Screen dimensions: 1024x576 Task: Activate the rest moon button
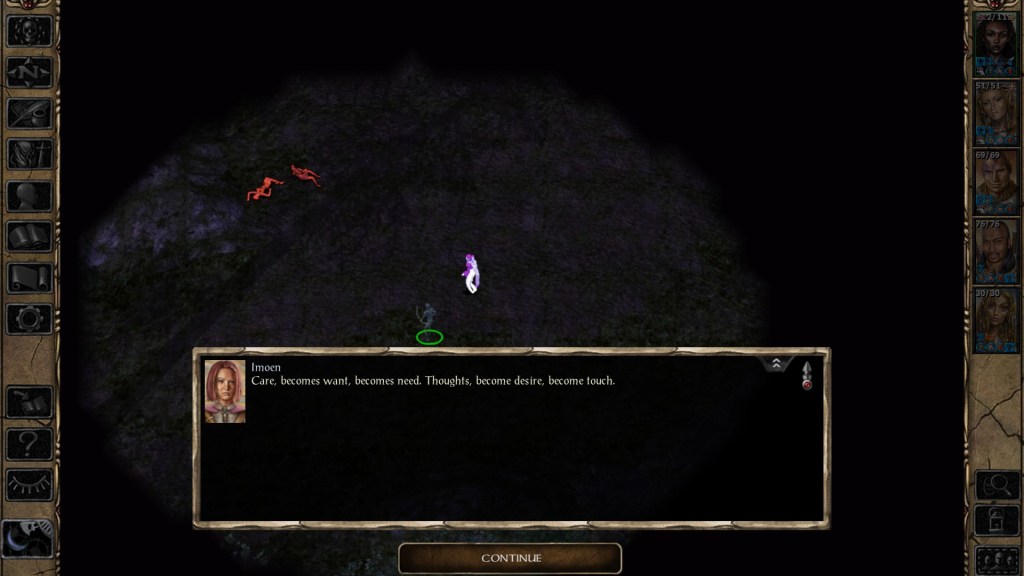(x=29, y=538)
